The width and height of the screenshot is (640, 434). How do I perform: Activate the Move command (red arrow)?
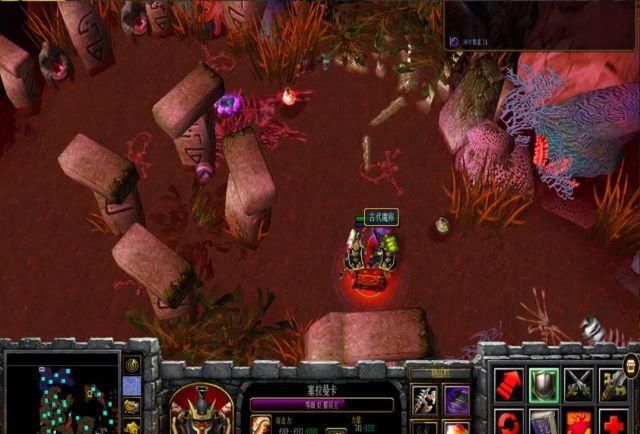510,384
